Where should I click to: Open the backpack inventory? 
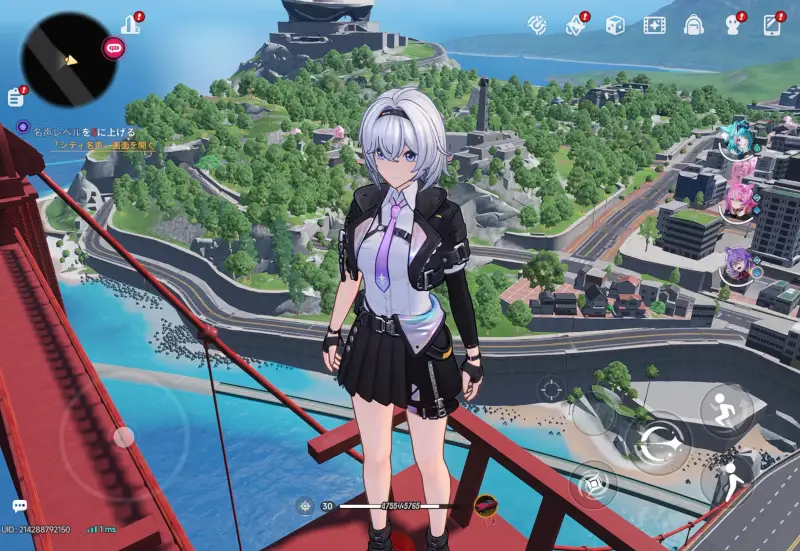(694, 24)
